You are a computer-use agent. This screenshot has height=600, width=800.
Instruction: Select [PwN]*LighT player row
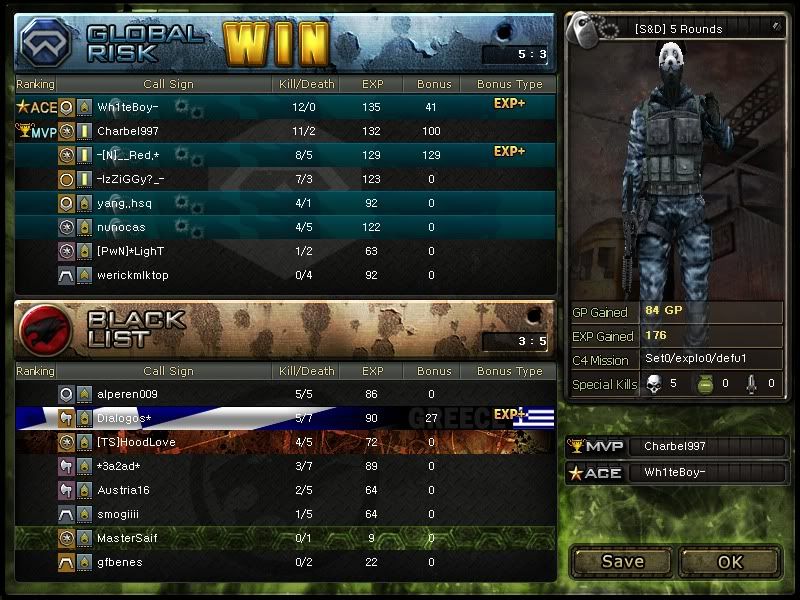[285, 251]
